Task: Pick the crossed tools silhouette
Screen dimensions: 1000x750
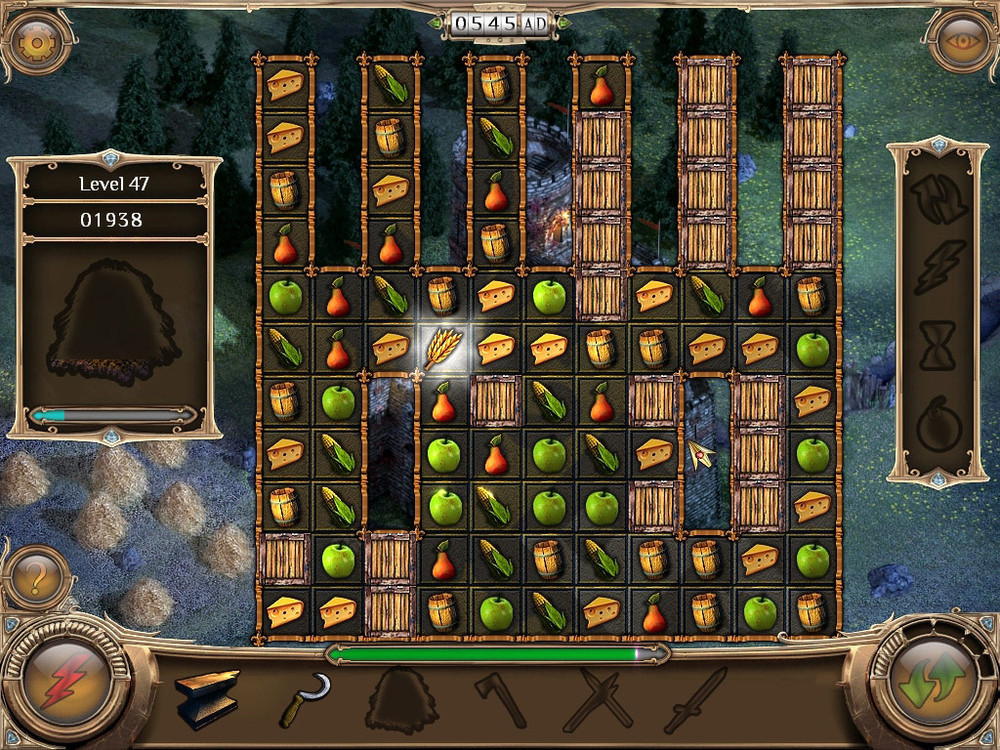Action: pyautogui.click(x=596, y=698)
